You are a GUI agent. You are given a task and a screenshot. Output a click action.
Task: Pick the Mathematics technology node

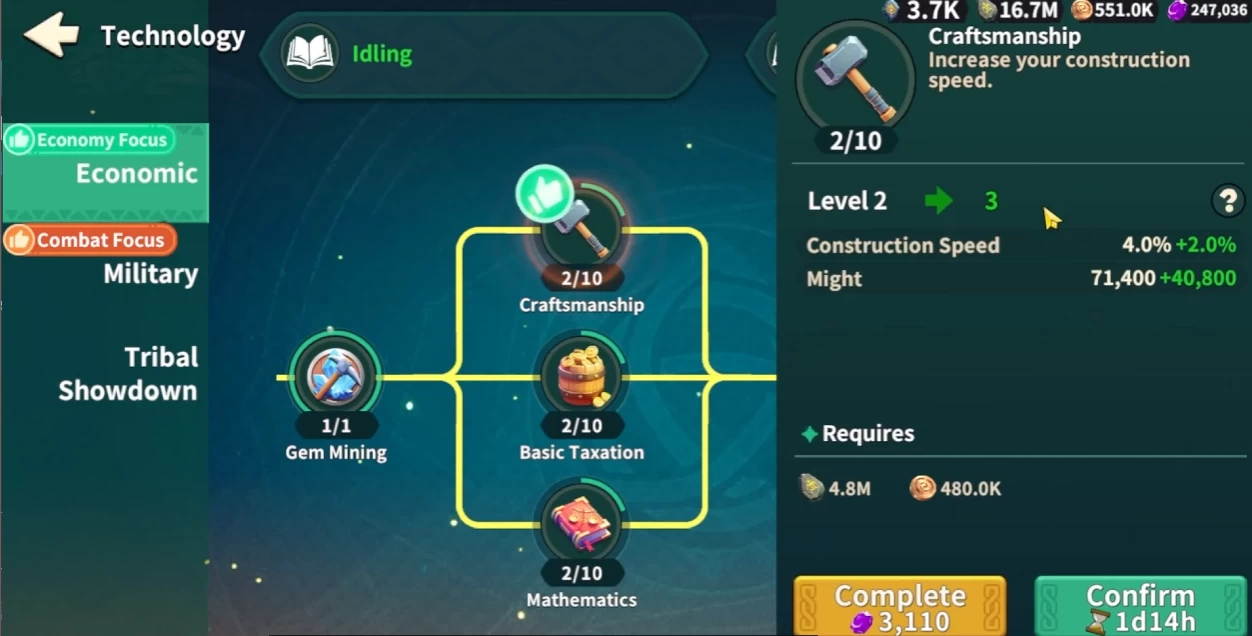point(582,524)
